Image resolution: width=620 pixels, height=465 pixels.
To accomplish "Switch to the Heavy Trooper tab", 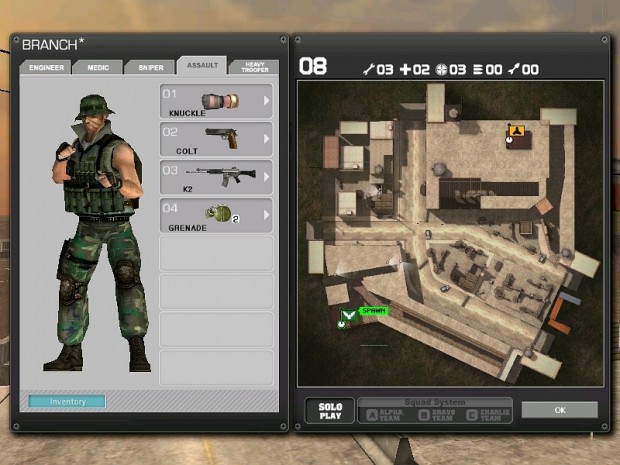I will click(253, 67).
